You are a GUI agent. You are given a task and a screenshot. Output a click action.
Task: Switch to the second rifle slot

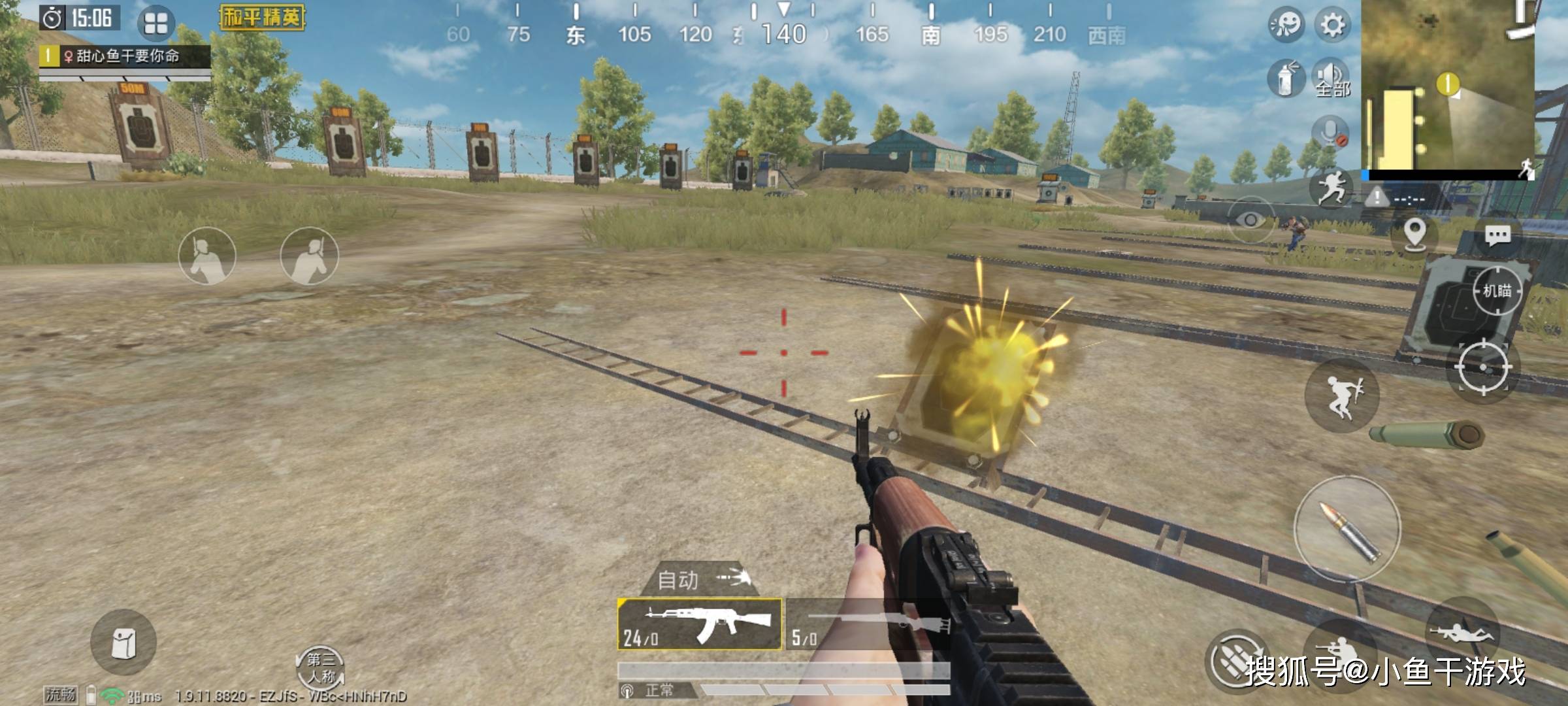[868, 624]
